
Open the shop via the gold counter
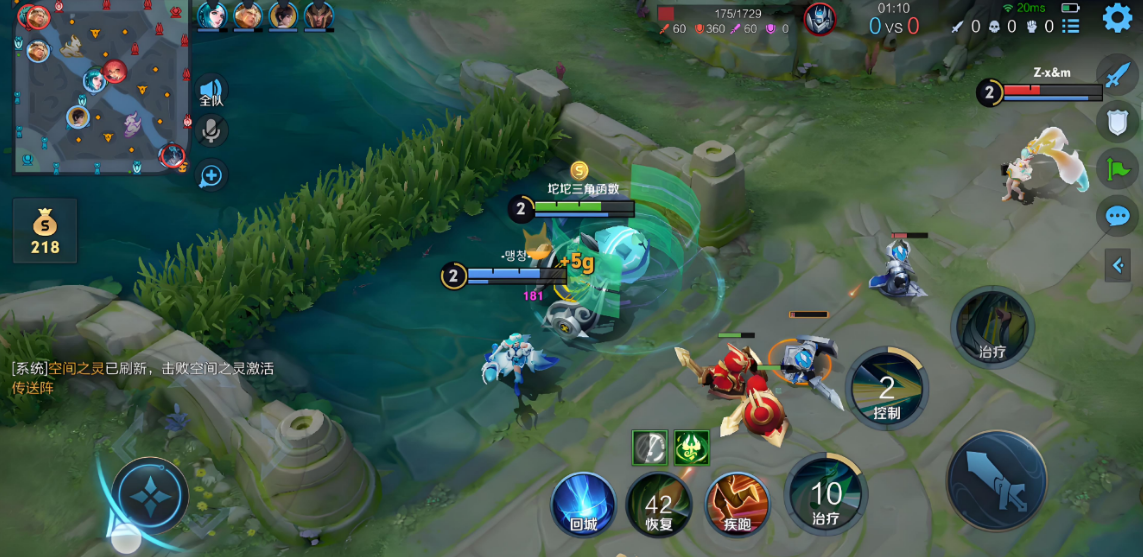tap(45, 231)
